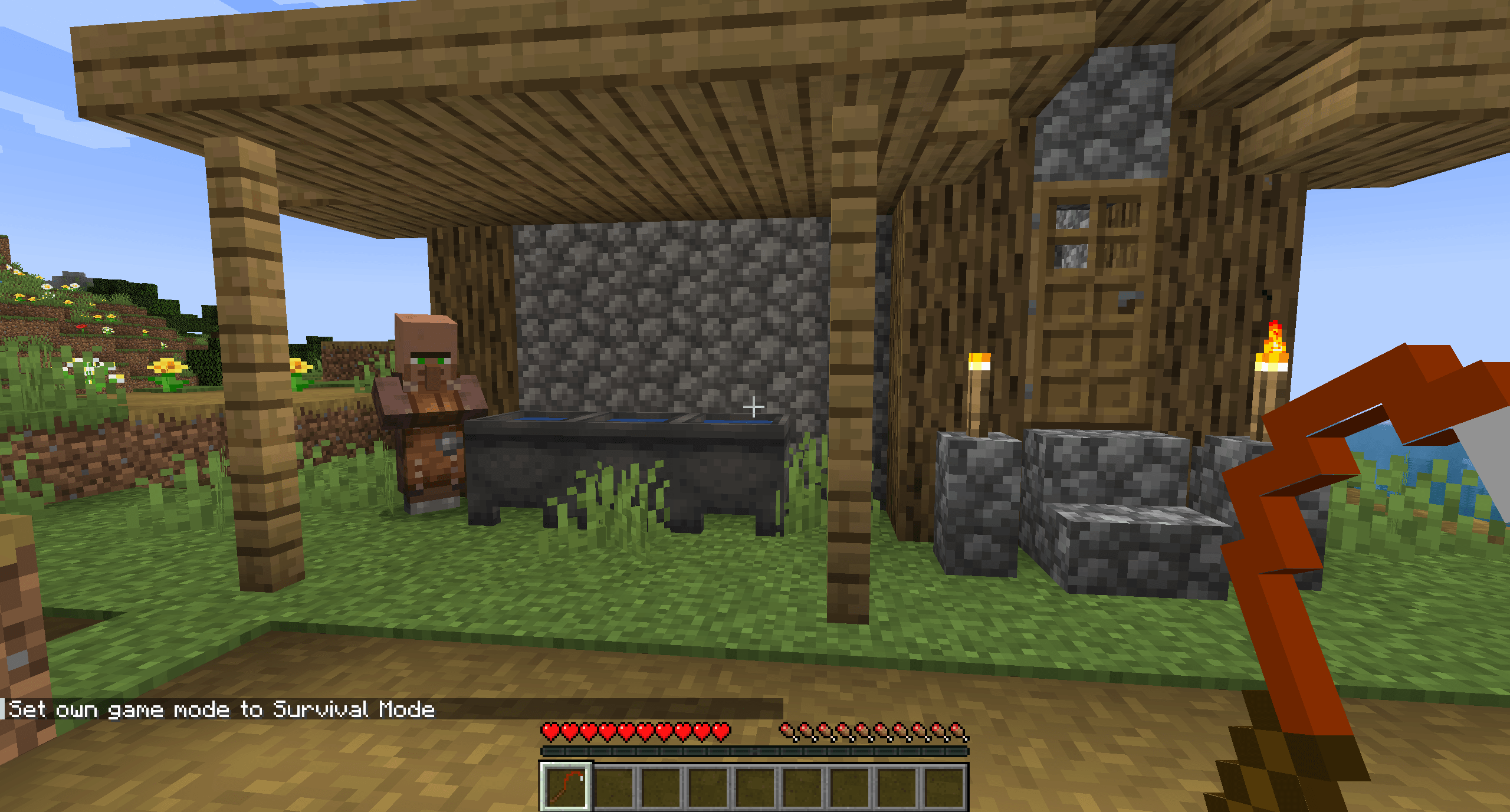Click the crosshair at screen center

(x=755, y=406)
